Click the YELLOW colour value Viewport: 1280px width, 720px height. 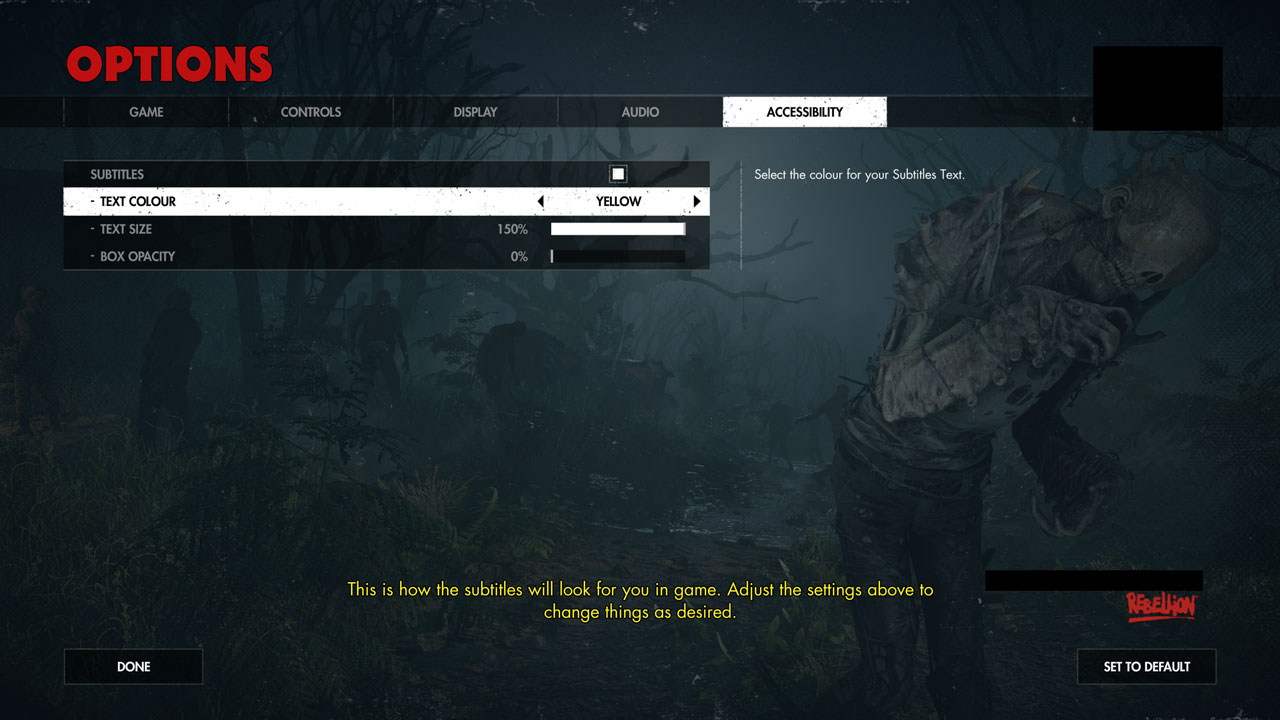(618, 201)
